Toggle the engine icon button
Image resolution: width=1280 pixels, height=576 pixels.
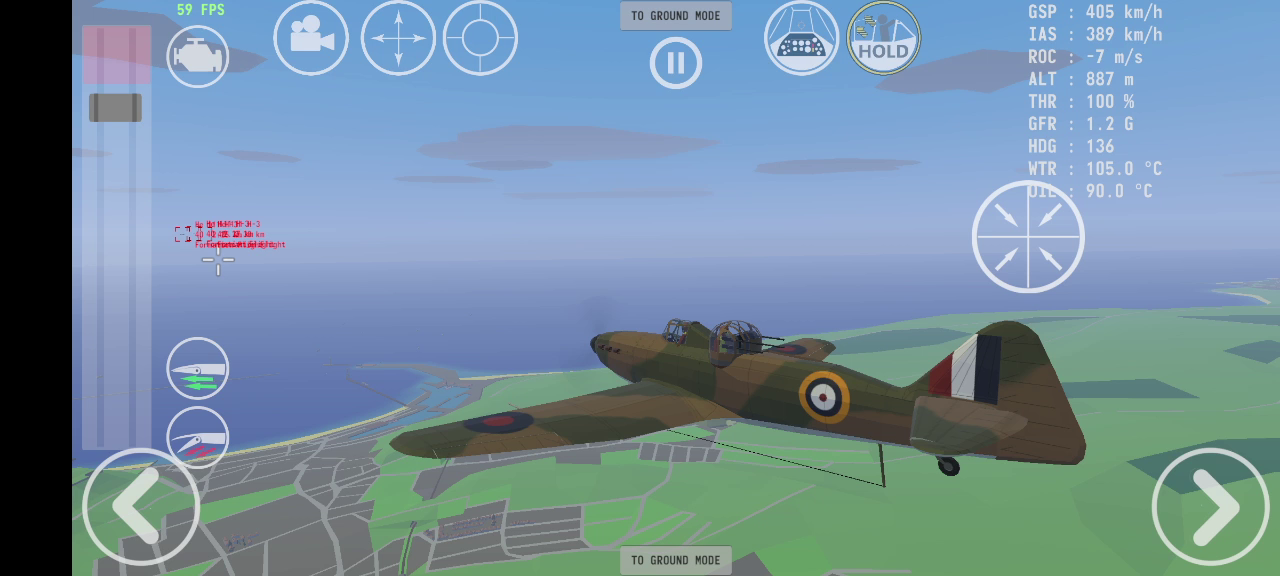click(198, 57)
